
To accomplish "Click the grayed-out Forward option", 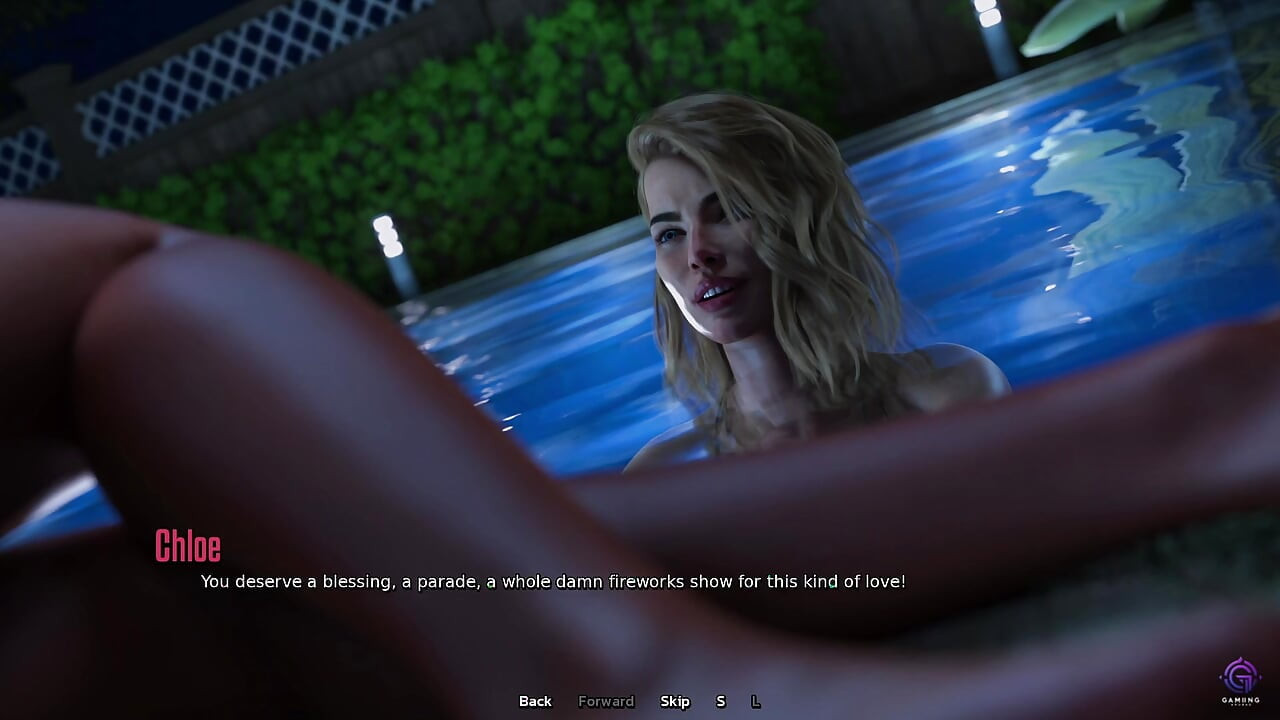I will point(606,701).
